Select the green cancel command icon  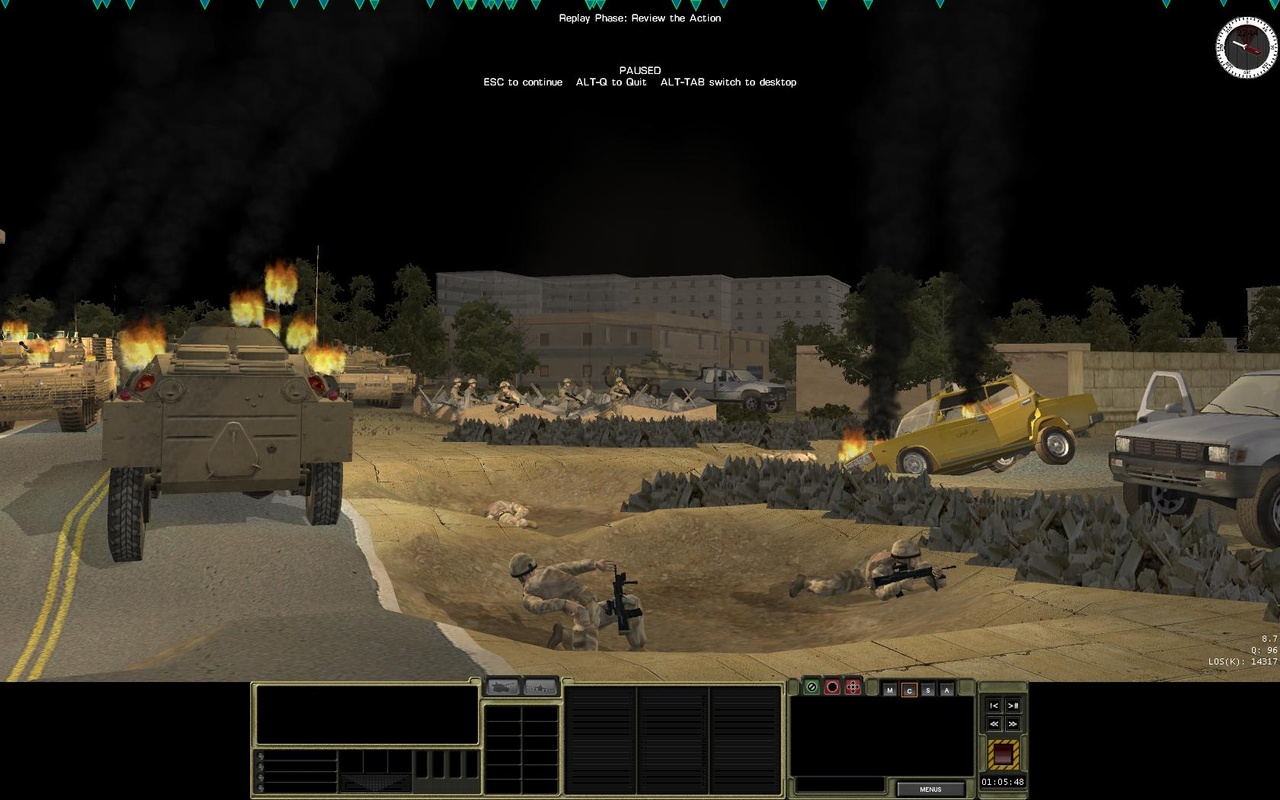(x=811, y=687)
